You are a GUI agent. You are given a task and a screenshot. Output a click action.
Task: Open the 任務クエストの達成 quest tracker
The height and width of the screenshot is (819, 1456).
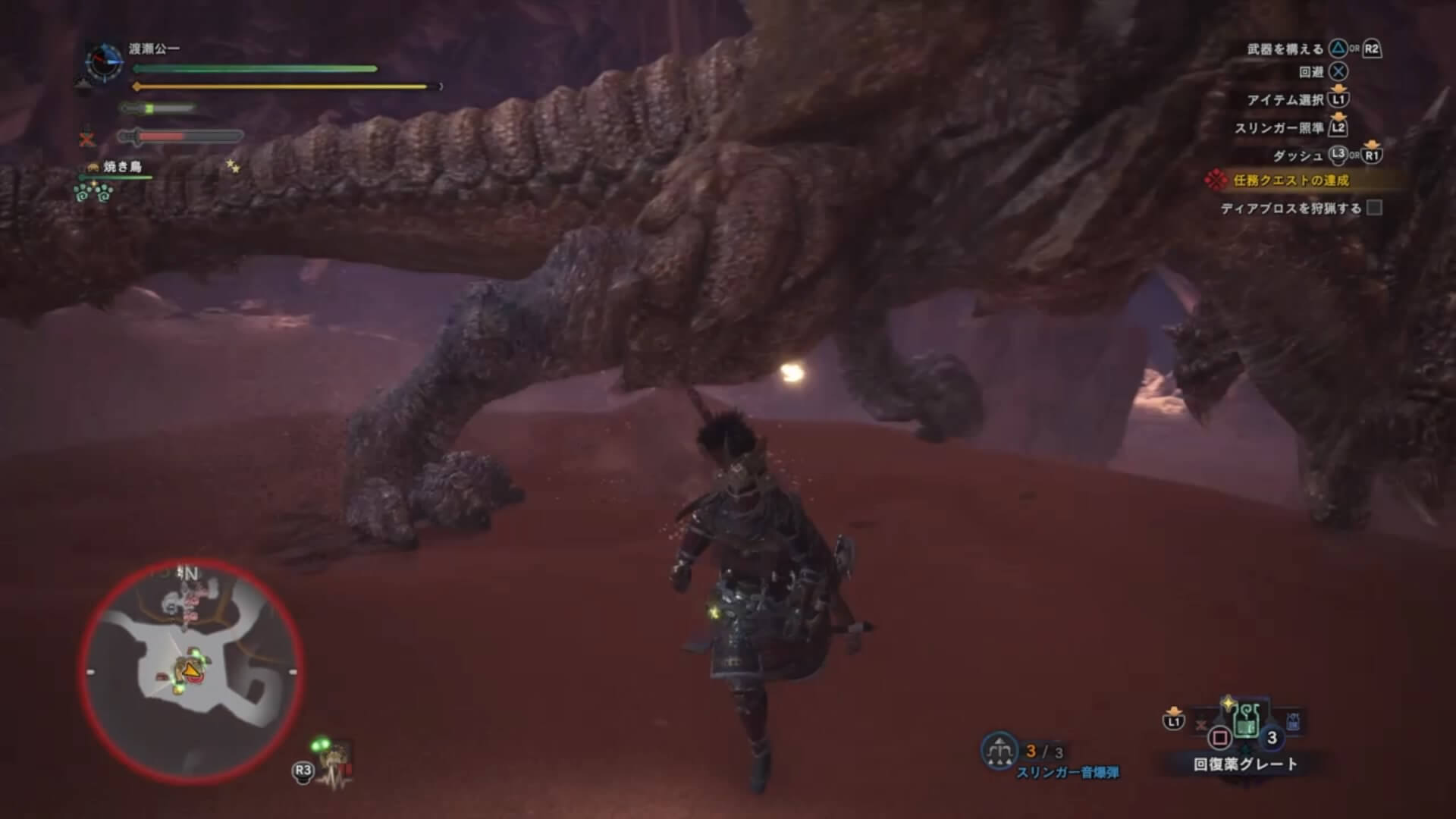pos(1290,180)
